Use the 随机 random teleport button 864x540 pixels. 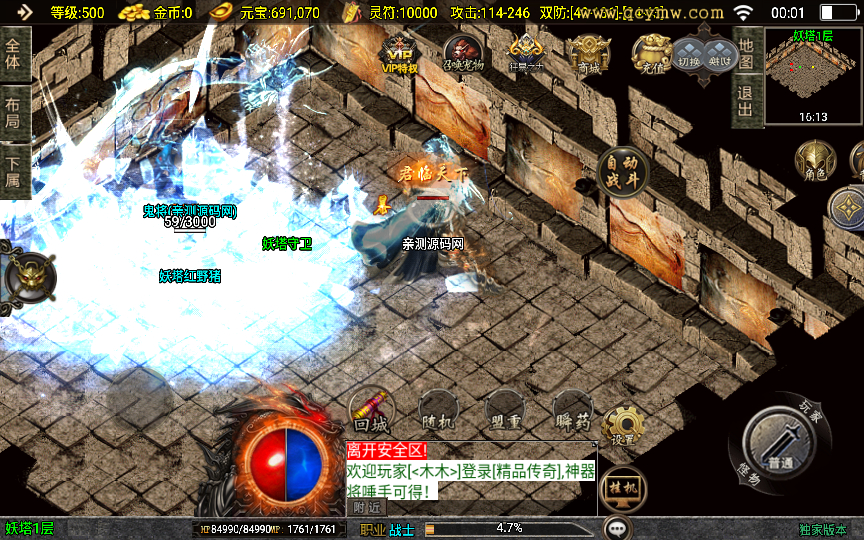pyautogui.click(x=439, y=411)
